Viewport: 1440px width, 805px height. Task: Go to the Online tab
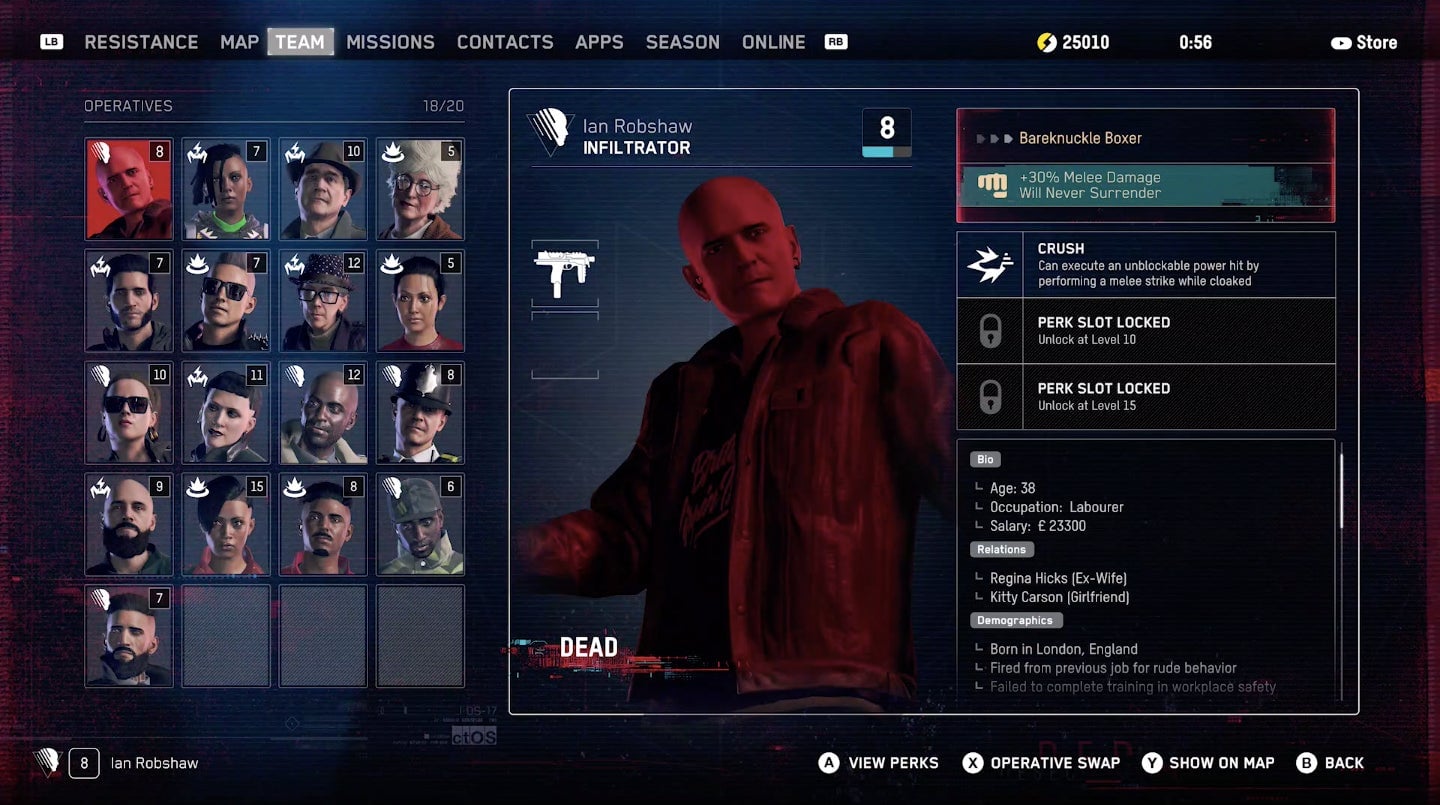coord(773,42)
